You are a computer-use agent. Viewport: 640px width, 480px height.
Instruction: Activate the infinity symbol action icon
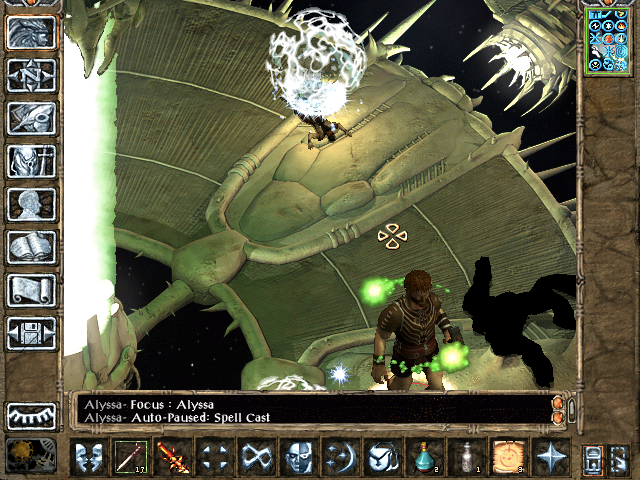[256, 457]
